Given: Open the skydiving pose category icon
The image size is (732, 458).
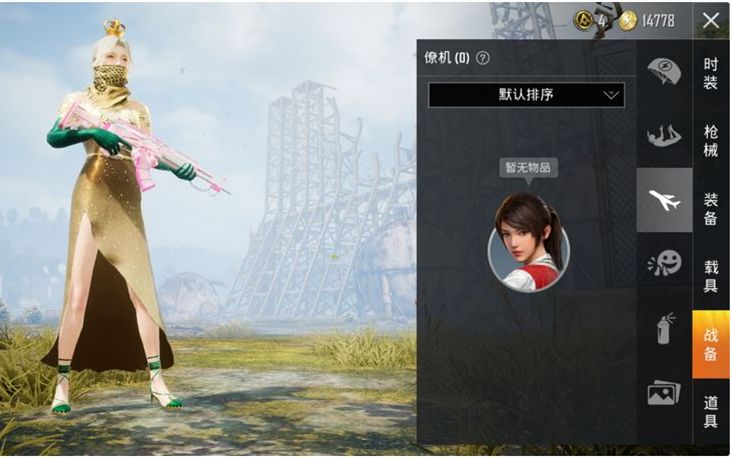Looking at the screenshot, I should (664, 135).
